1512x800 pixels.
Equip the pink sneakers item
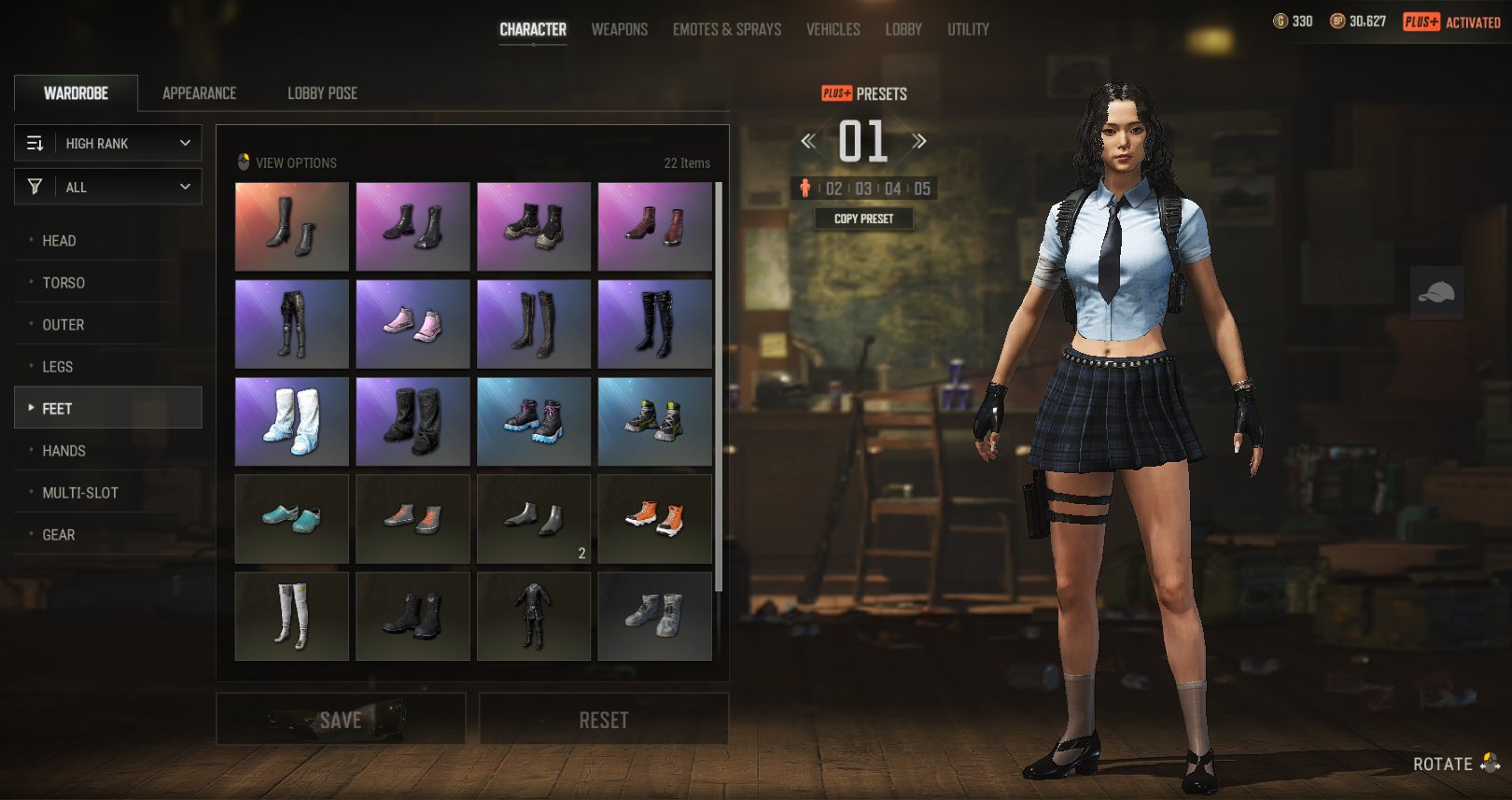413,324
